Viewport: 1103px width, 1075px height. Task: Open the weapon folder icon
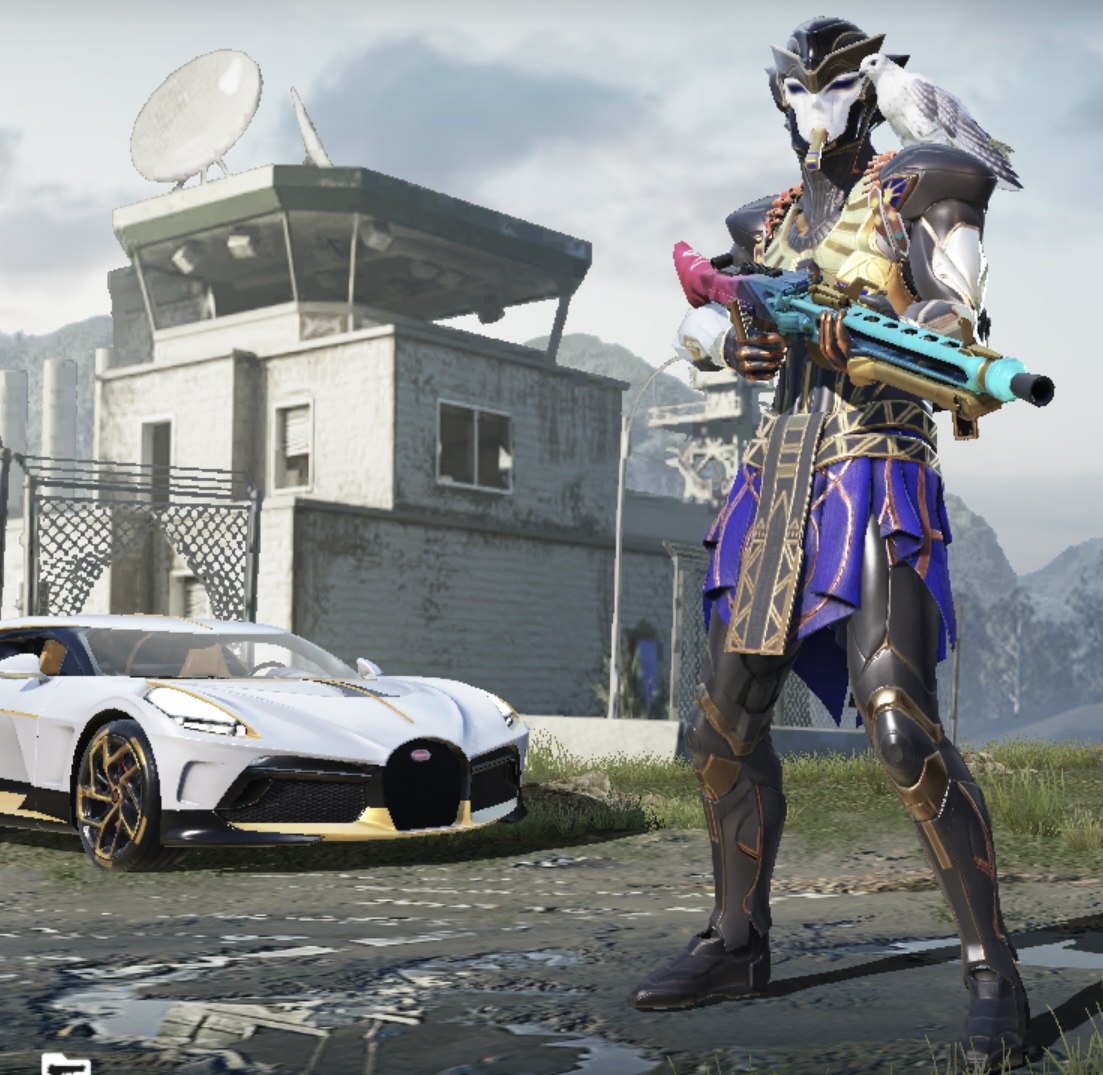point(65,1064)
